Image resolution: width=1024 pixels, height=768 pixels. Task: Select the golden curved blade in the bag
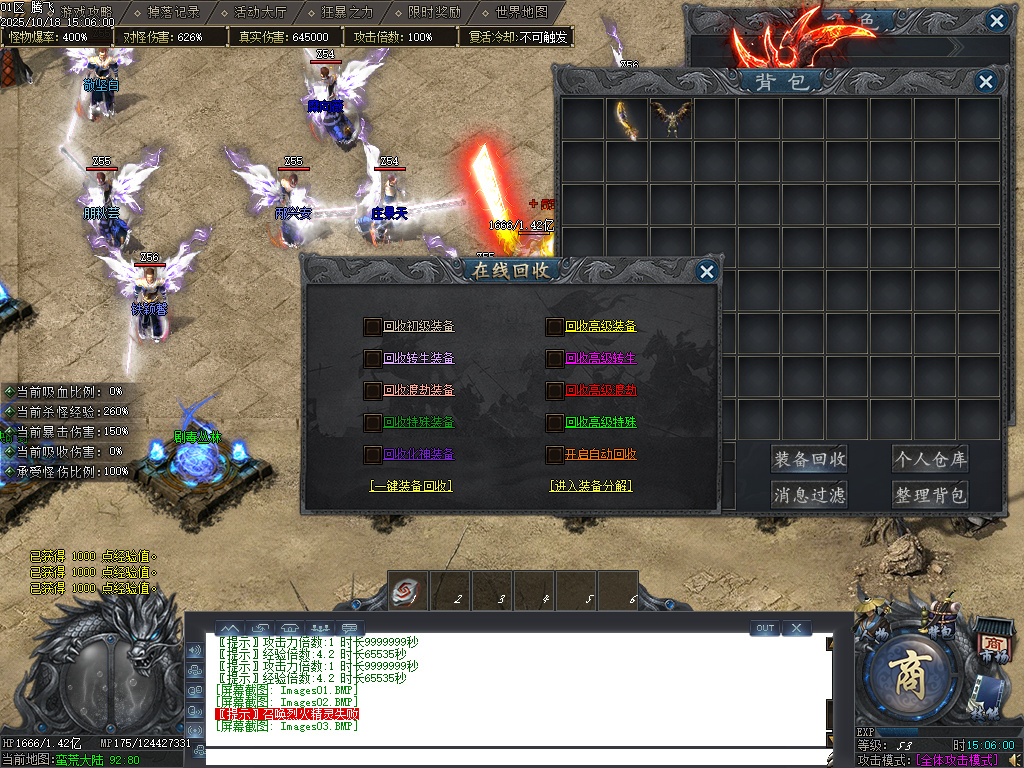tap(626, 119)
